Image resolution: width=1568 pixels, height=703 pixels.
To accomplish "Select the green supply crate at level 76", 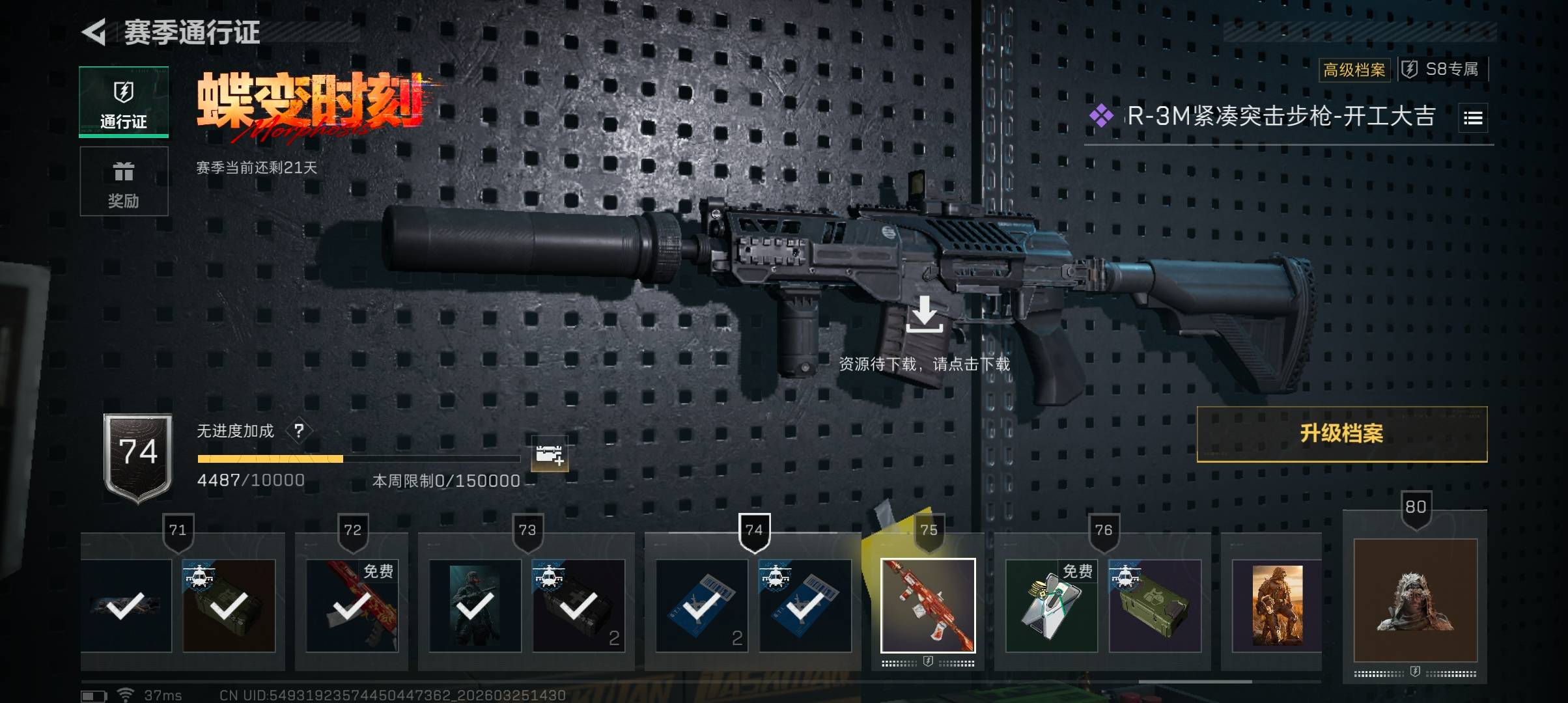I will tap(1155, 605).
